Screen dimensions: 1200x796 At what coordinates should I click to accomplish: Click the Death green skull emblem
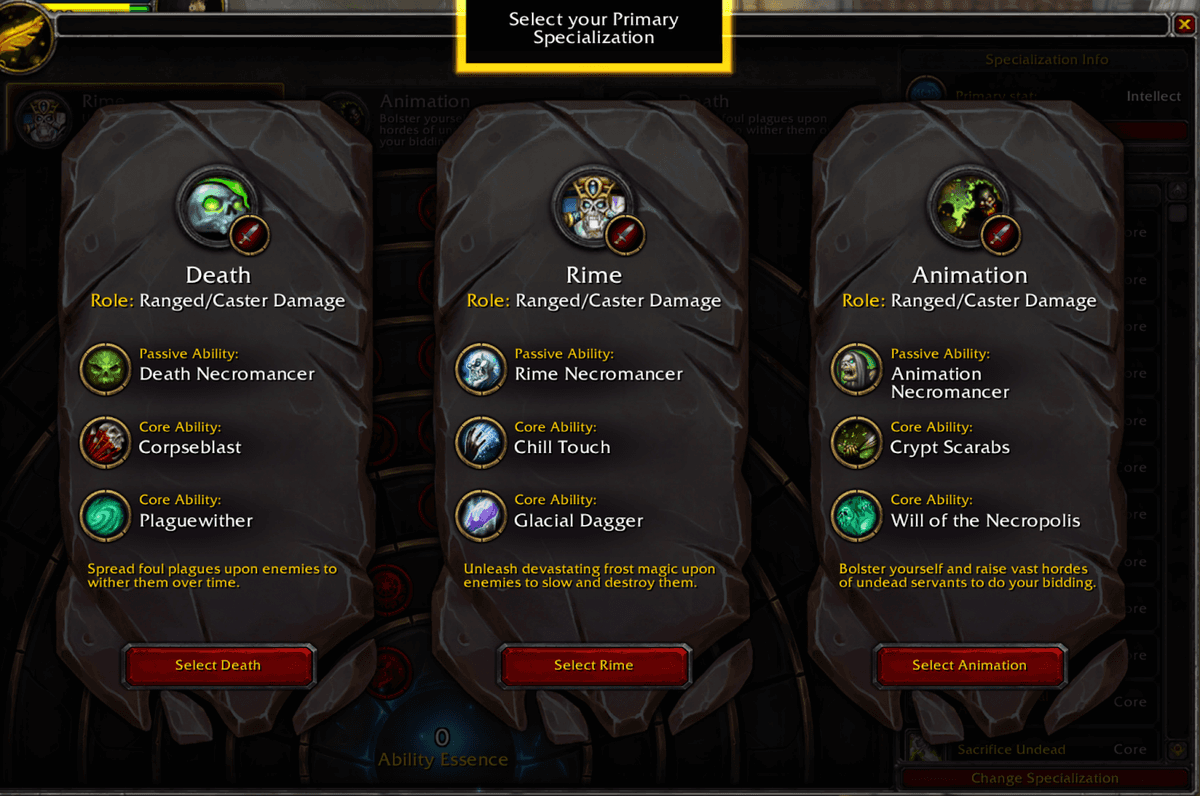tap(217, 207)
